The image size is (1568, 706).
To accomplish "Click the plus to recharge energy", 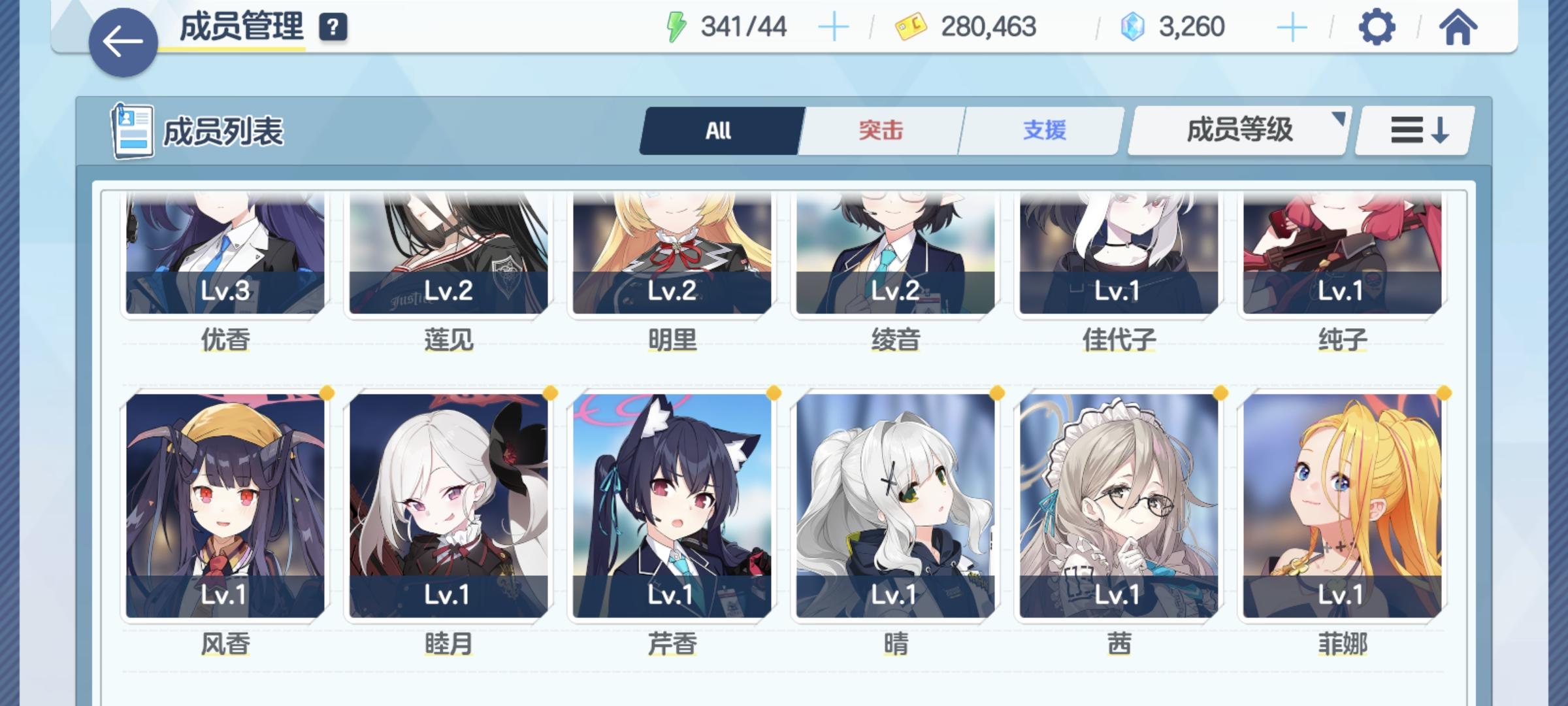I will 835,27.
